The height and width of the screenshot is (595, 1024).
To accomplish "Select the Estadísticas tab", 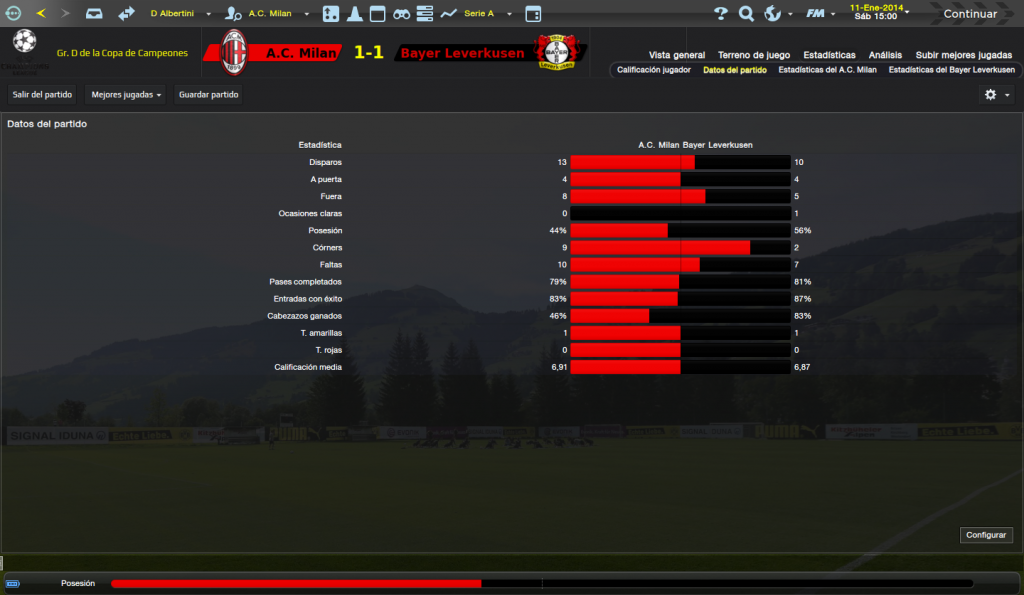I will coord(829,55).
